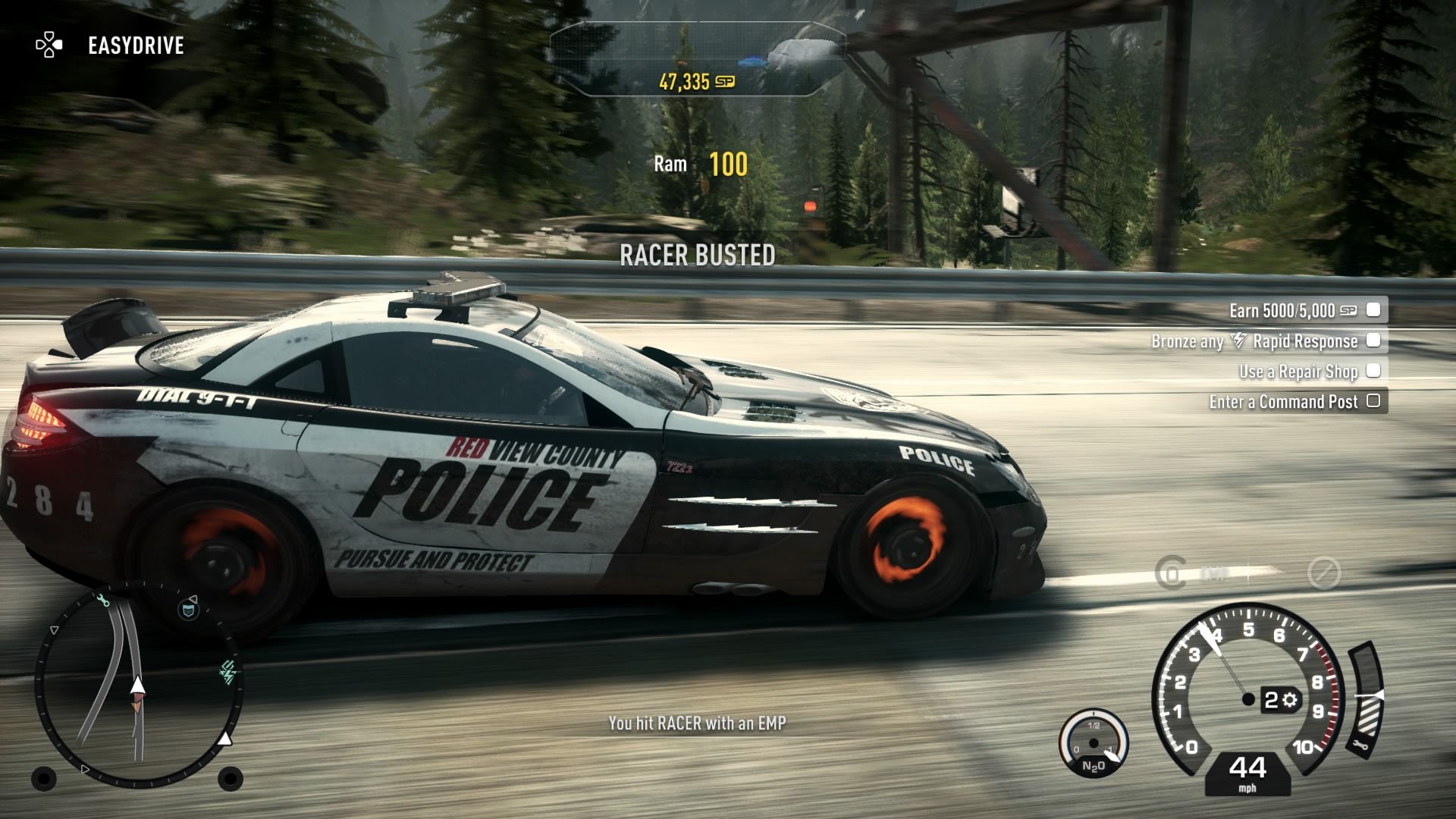Select the wrench repair shop marker on minimap
The height and width of the screenshot is (819, 1456).
coord(104,601)
